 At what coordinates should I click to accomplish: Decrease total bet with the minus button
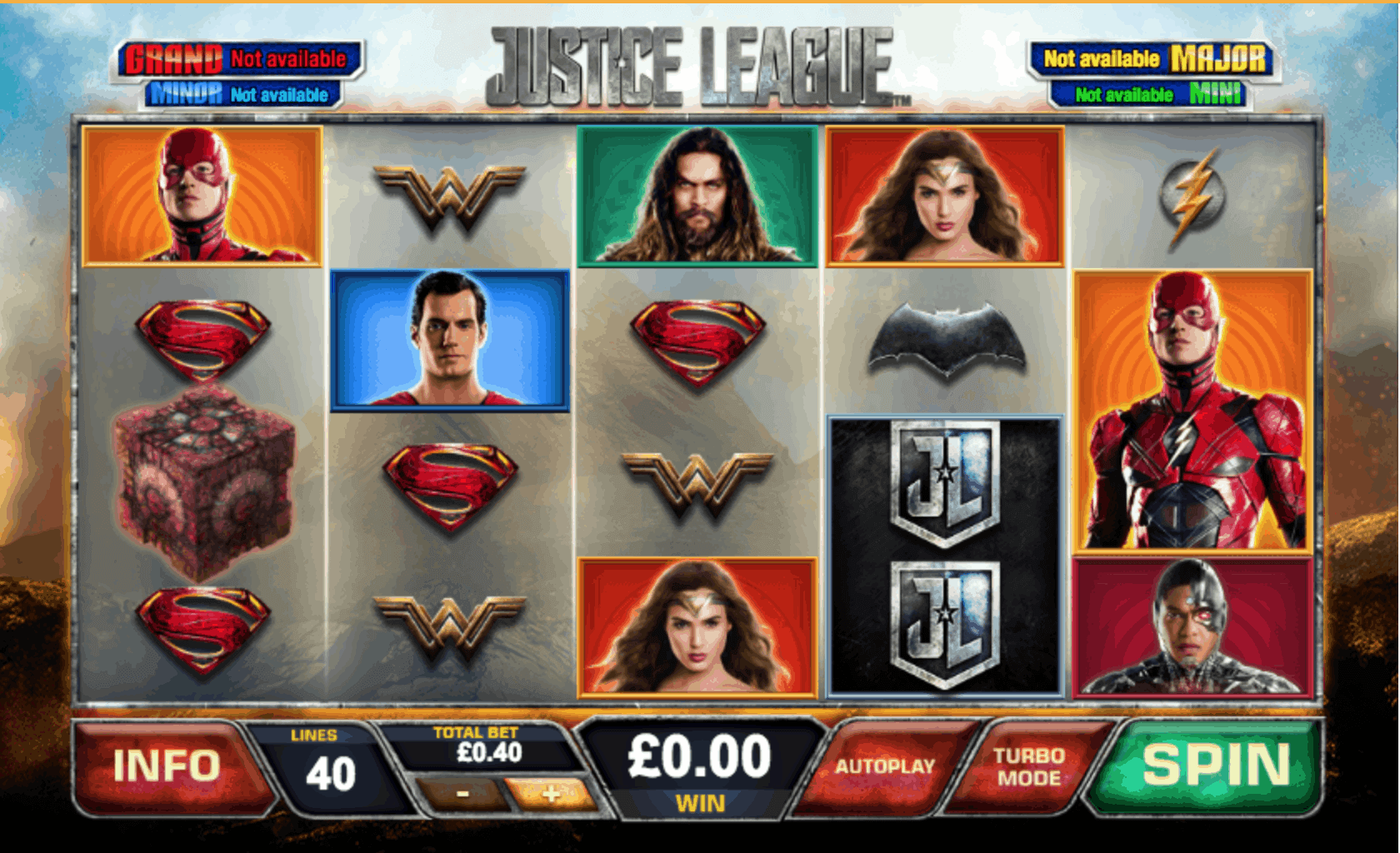(x=462, y=796)
